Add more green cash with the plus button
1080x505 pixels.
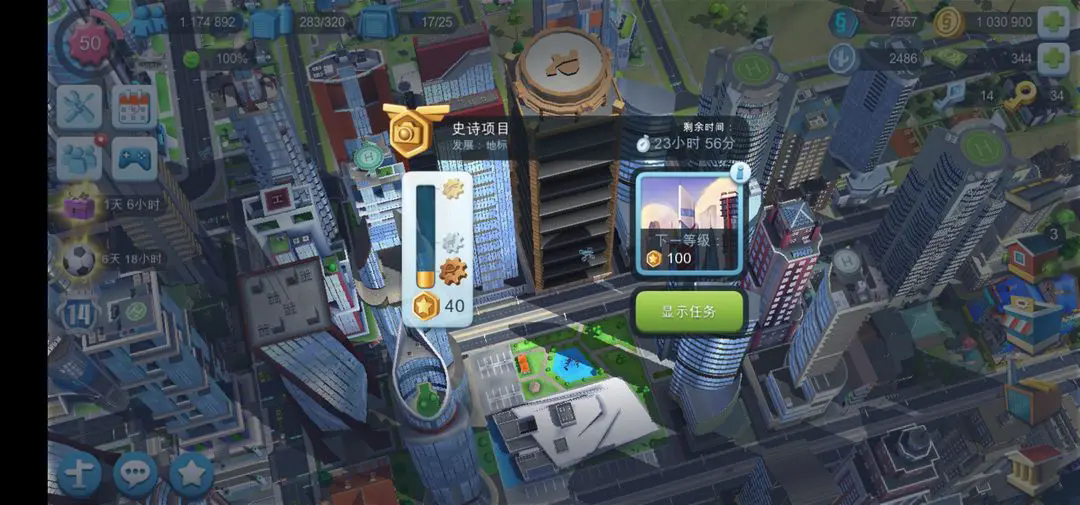coord(1053,59)
